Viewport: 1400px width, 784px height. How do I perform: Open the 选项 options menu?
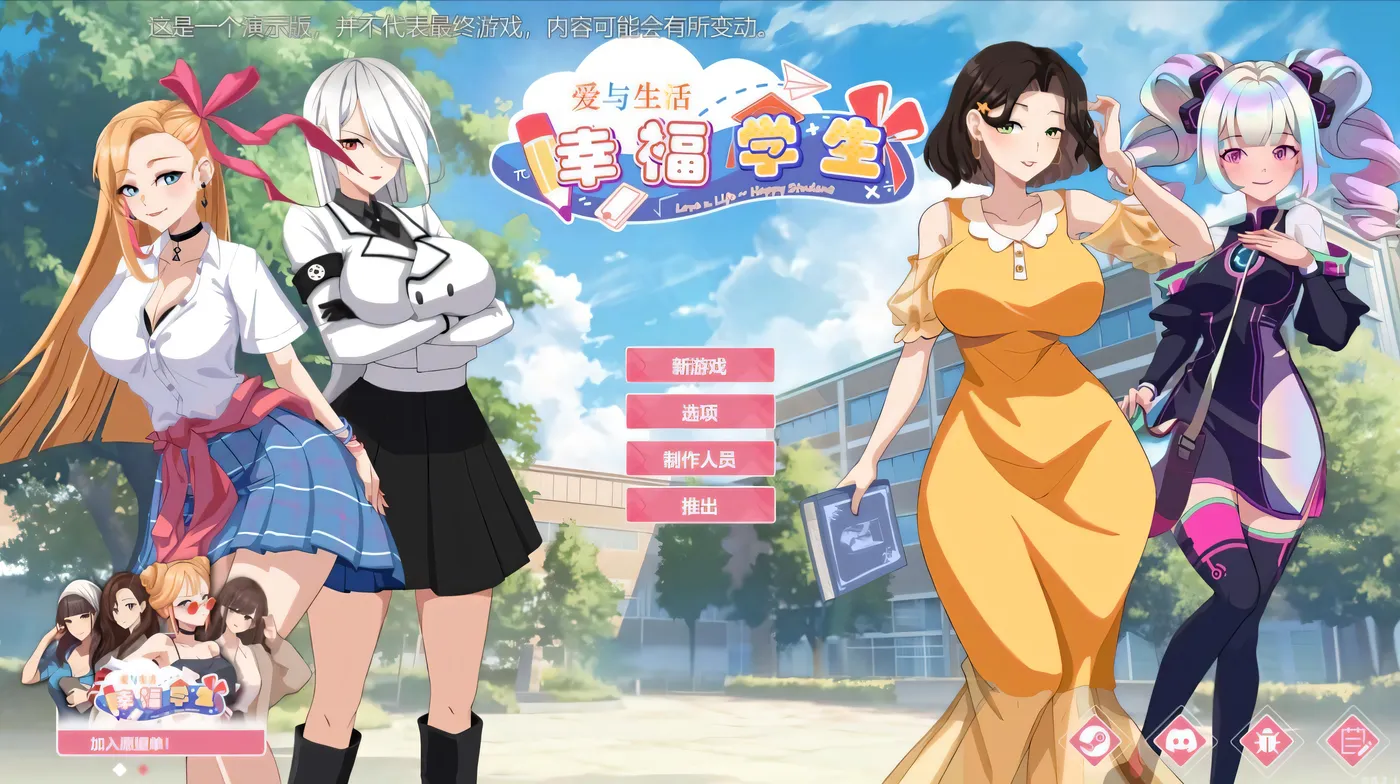point(700,412)
